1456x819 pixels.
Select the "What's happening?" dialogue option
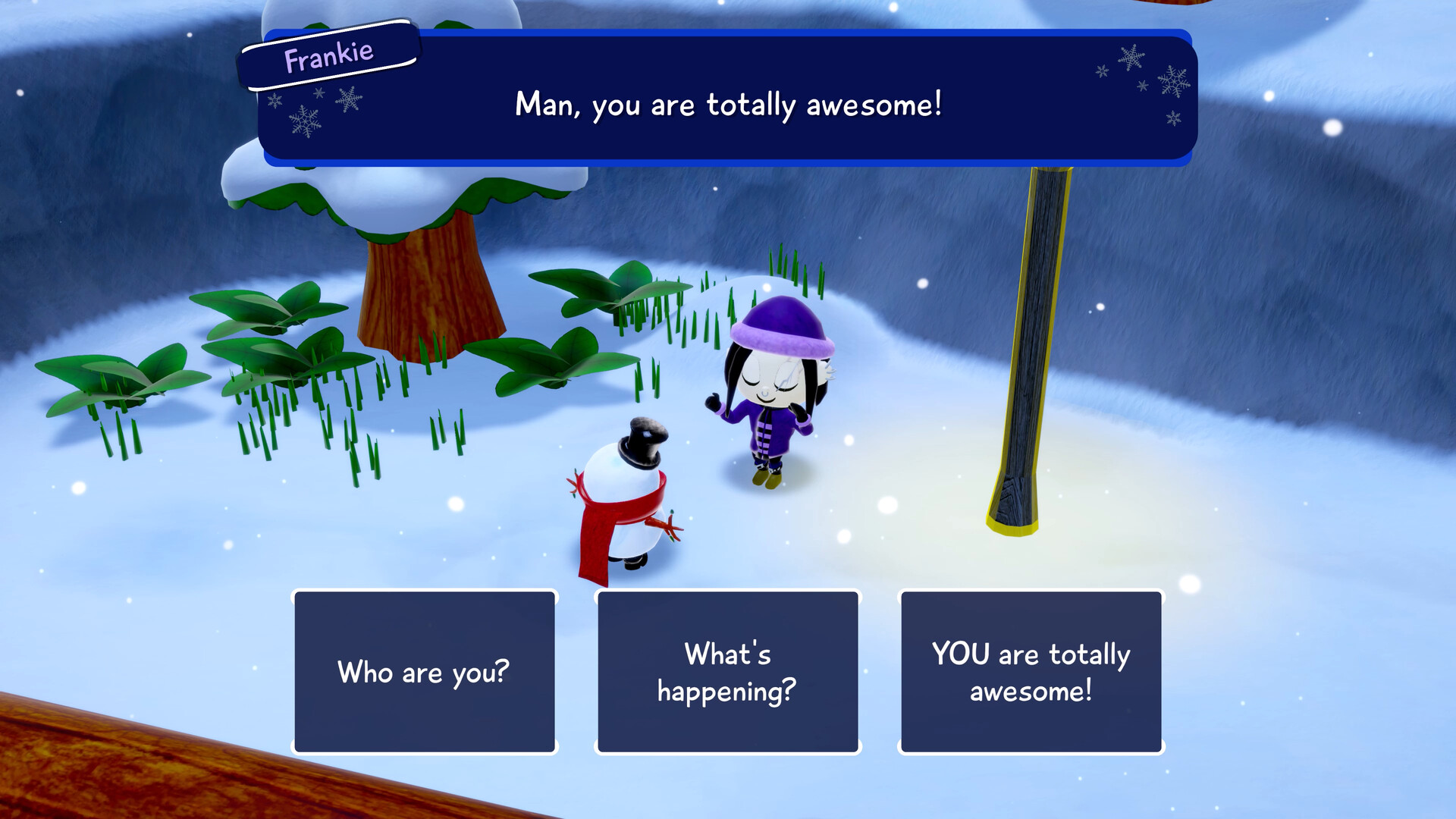[727, 672]
